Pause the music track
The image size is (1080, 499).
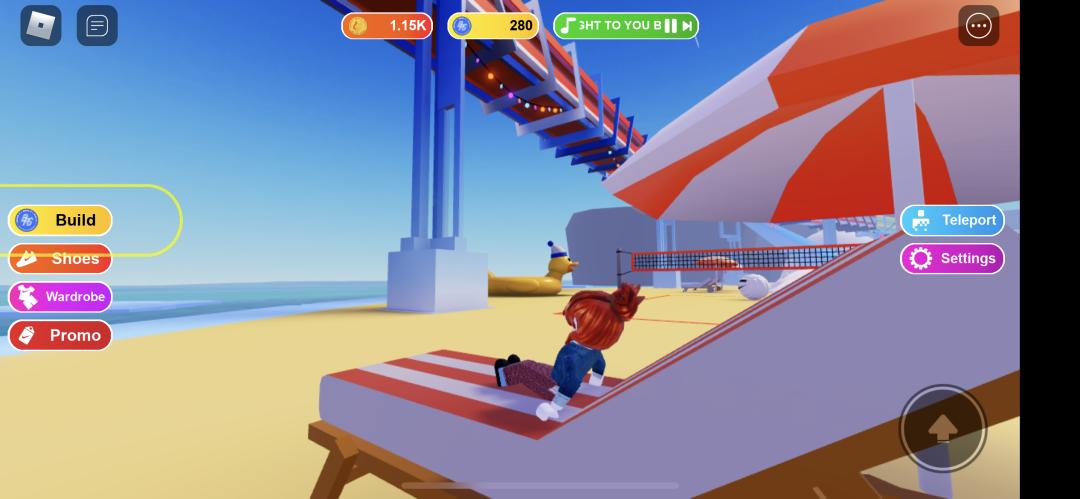670,26
